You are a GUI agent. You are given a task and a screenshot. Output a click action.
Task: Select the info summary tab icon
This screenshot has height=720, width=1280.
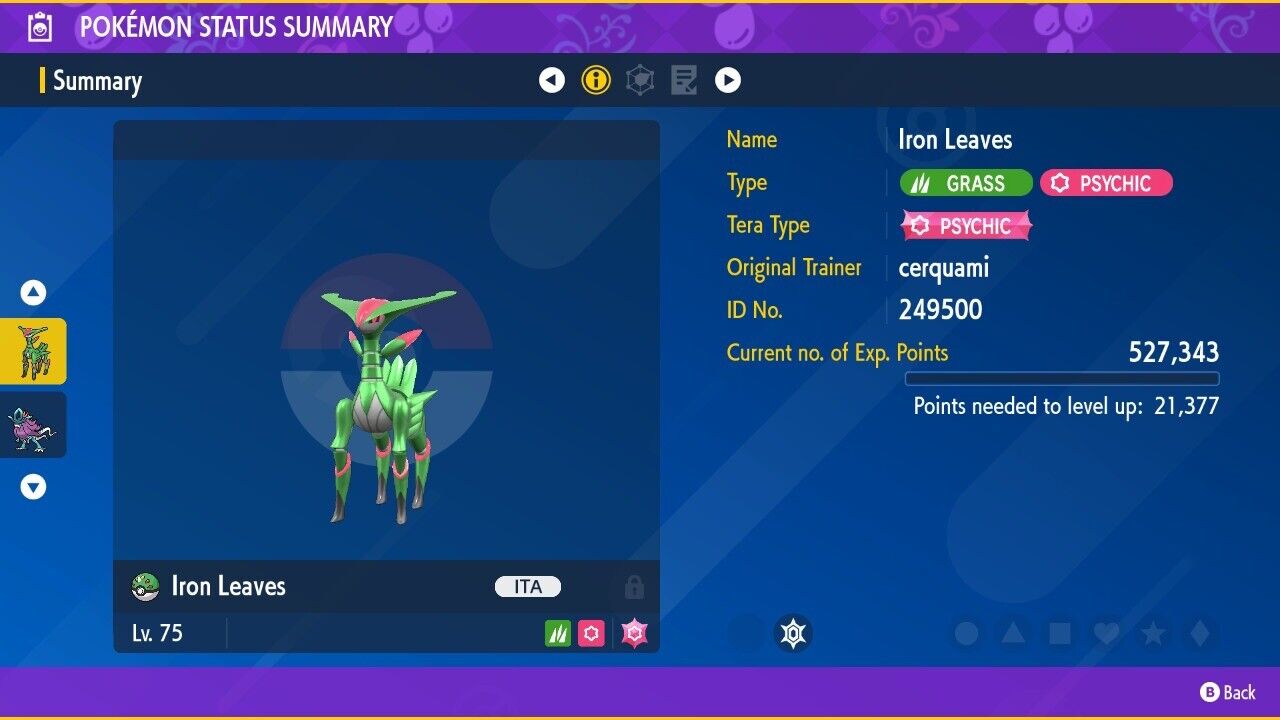tap(596, 80)
